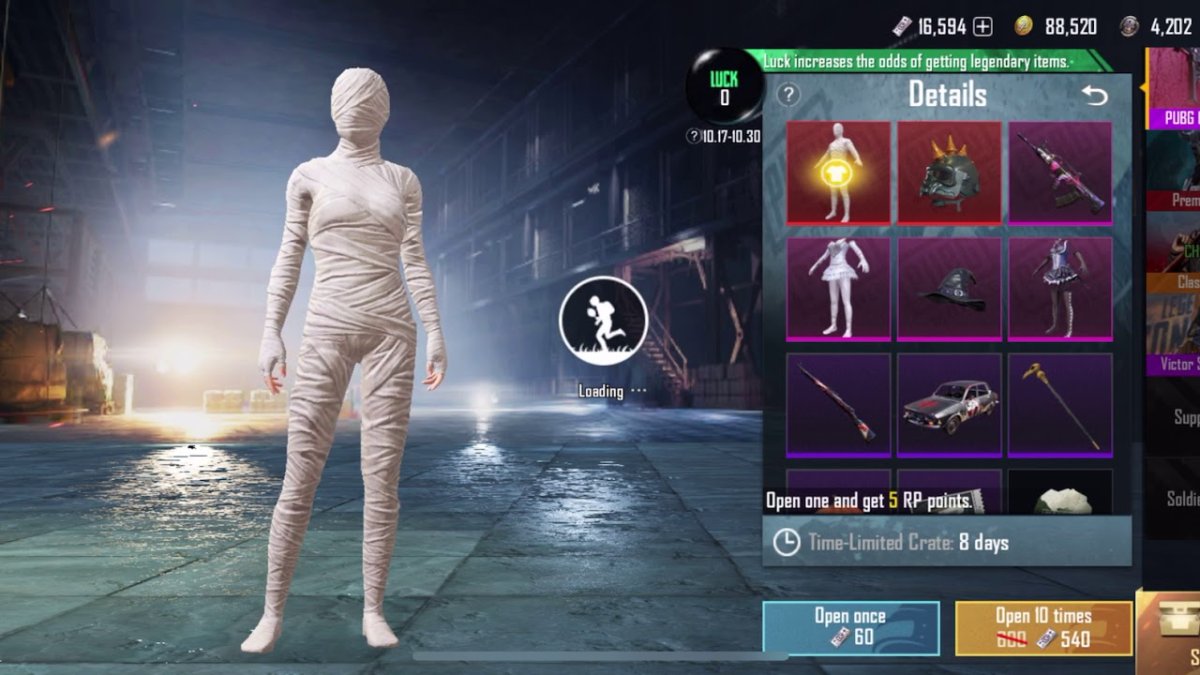
Task: Choose the white dress outfit tile
Action: (838, 288)
